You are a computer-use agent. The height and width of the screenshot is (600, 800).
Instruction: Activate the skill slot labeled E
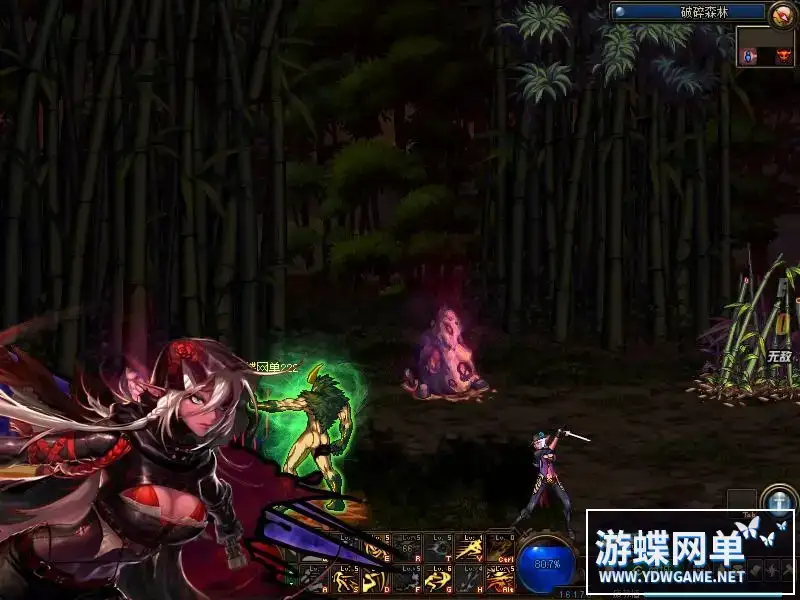376,547
